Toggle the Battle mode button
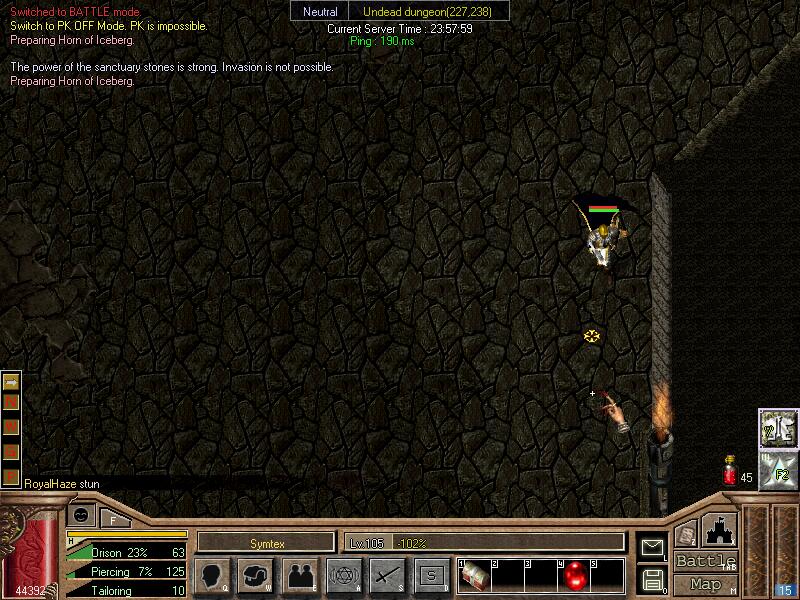The width and height of the screenshot is (800, 600). [706, 561]
